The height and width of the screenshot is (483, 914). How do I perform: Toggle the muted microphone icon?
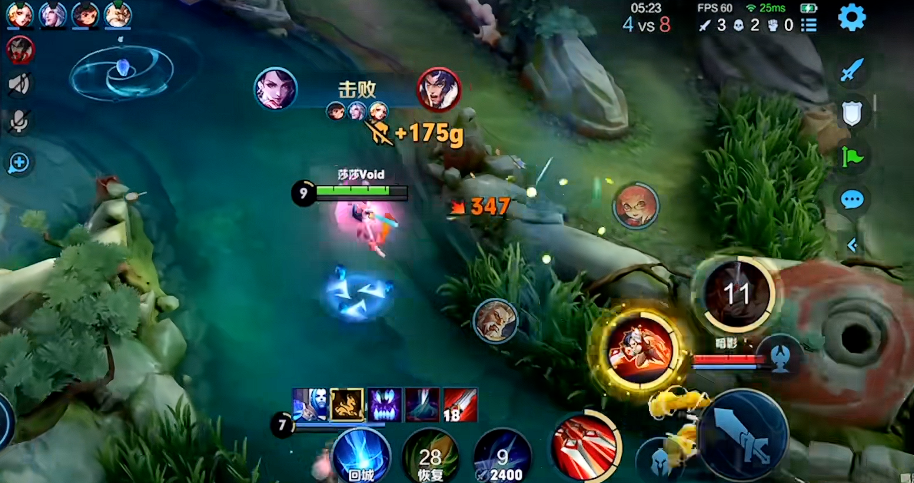18,121
